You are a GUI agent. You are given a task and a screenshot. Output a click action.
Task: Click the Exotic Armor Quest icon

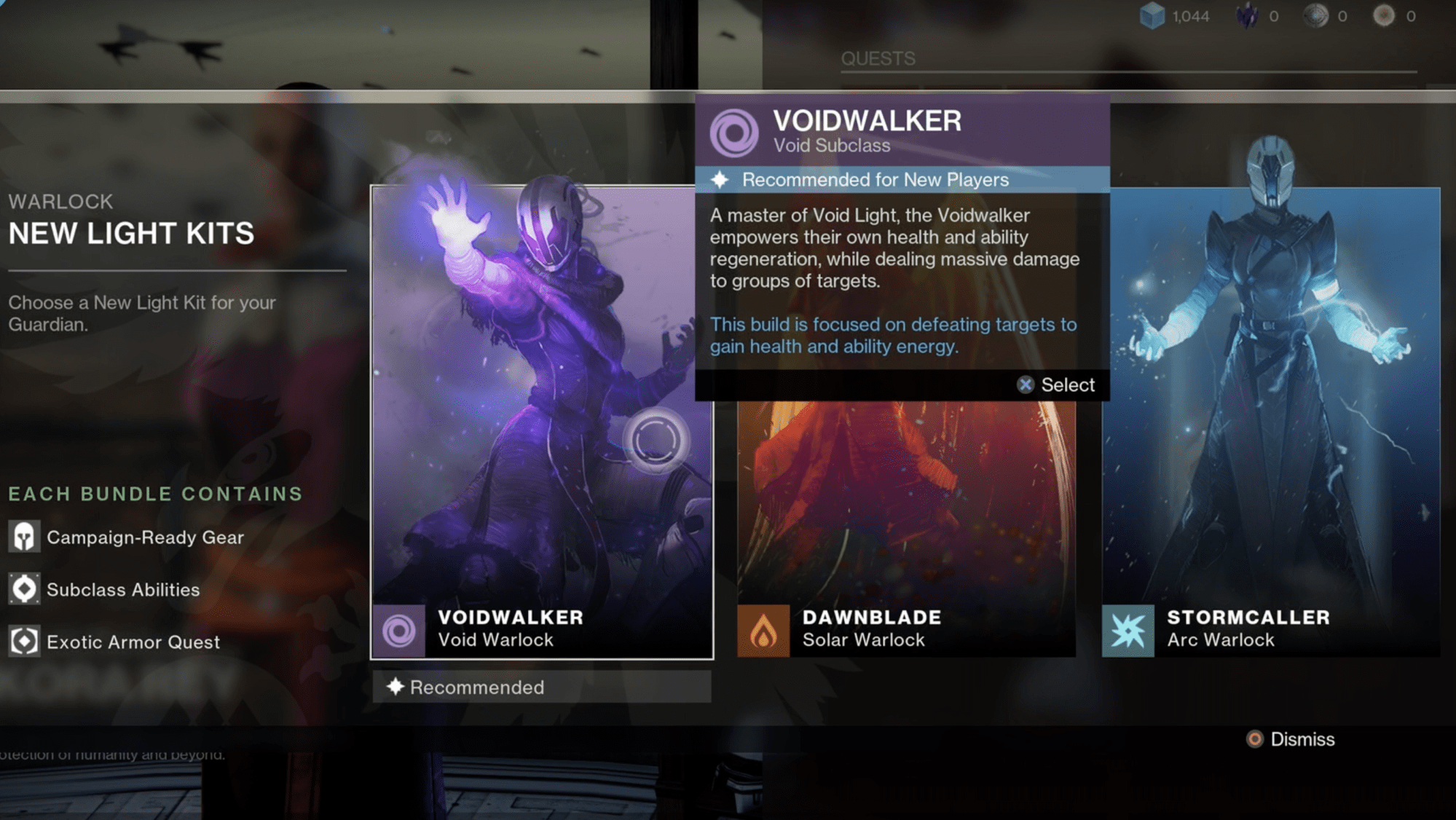25,642
